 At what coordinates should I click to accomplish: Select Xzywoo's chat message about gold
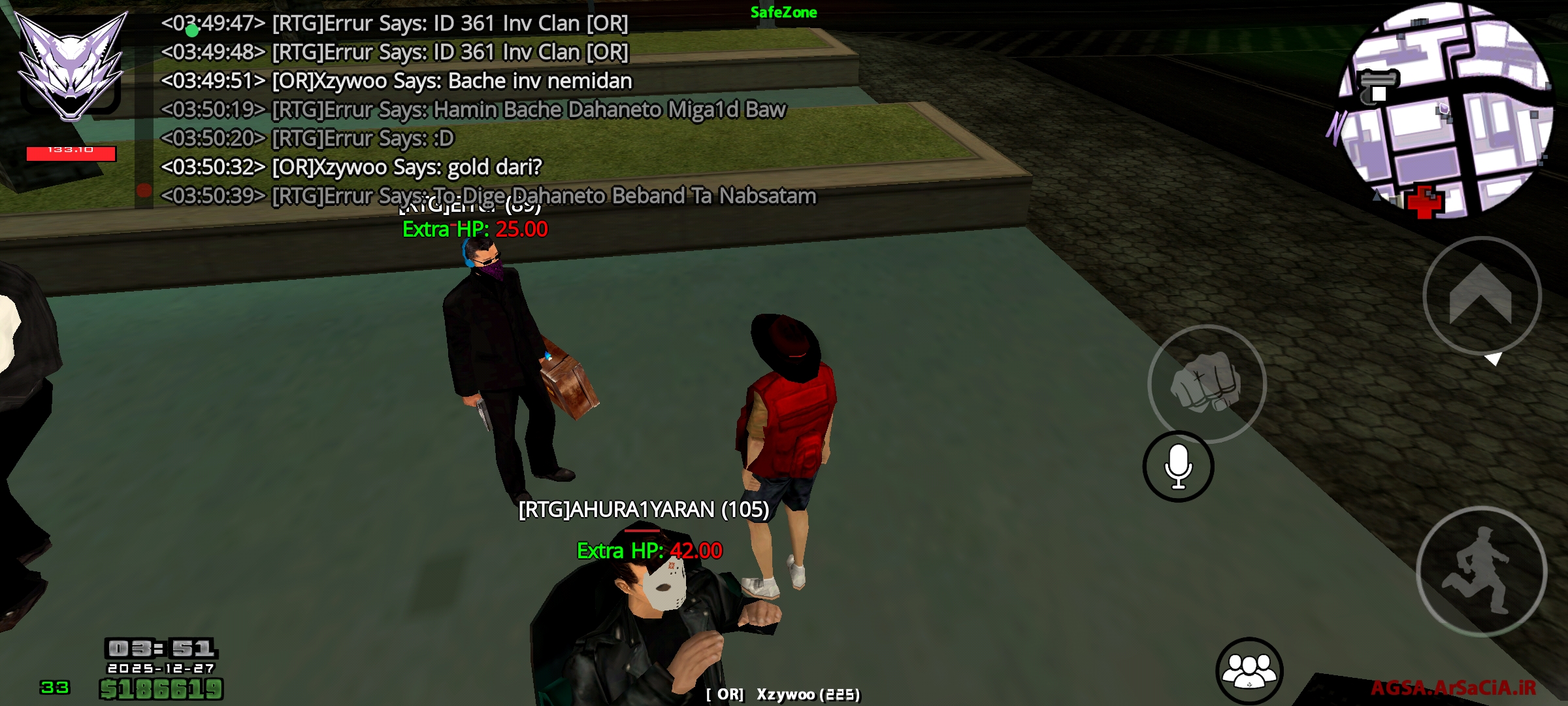point(353,167)
